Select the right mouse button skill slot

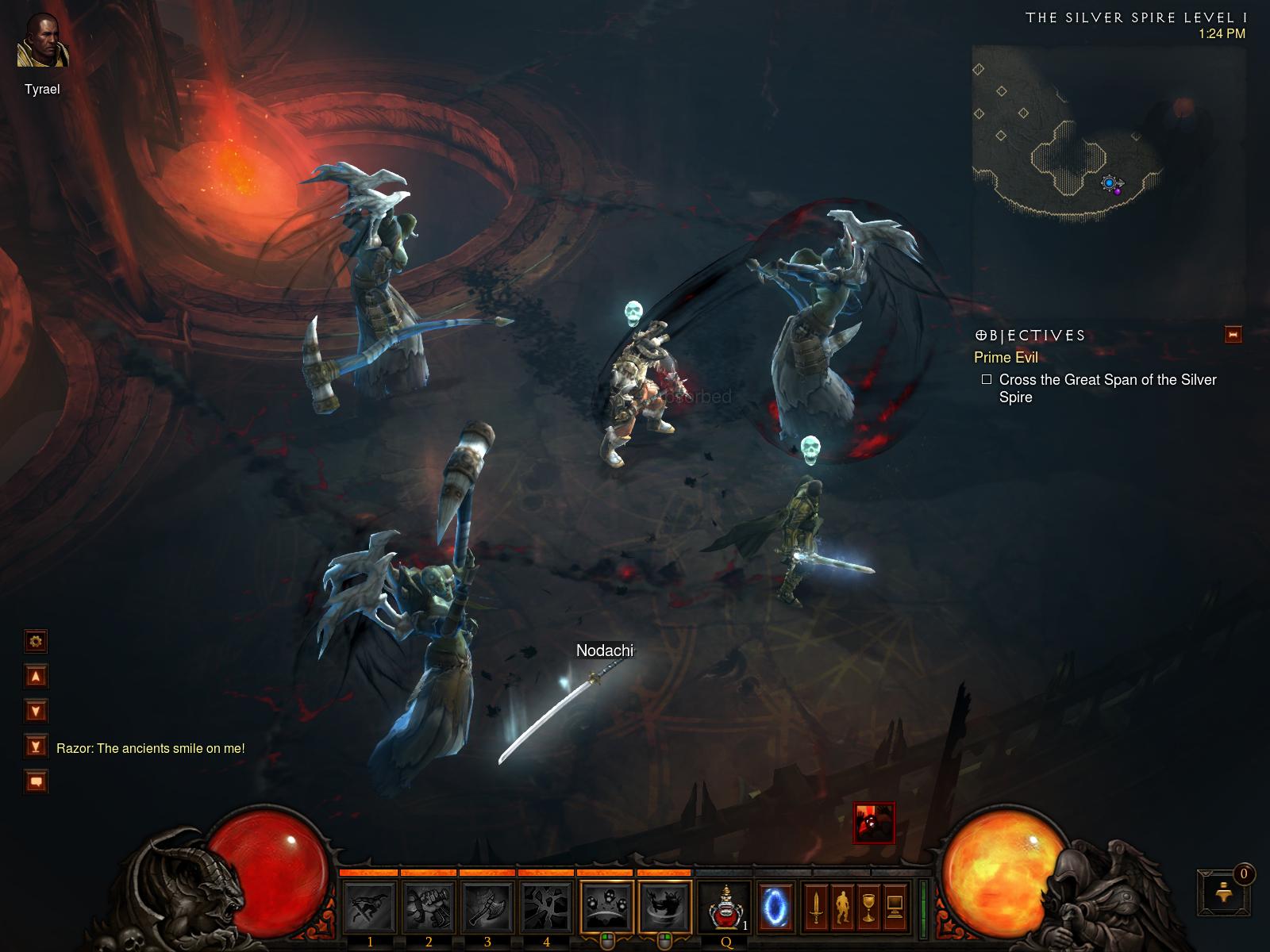pyautogui.click(x=665, y=906)
